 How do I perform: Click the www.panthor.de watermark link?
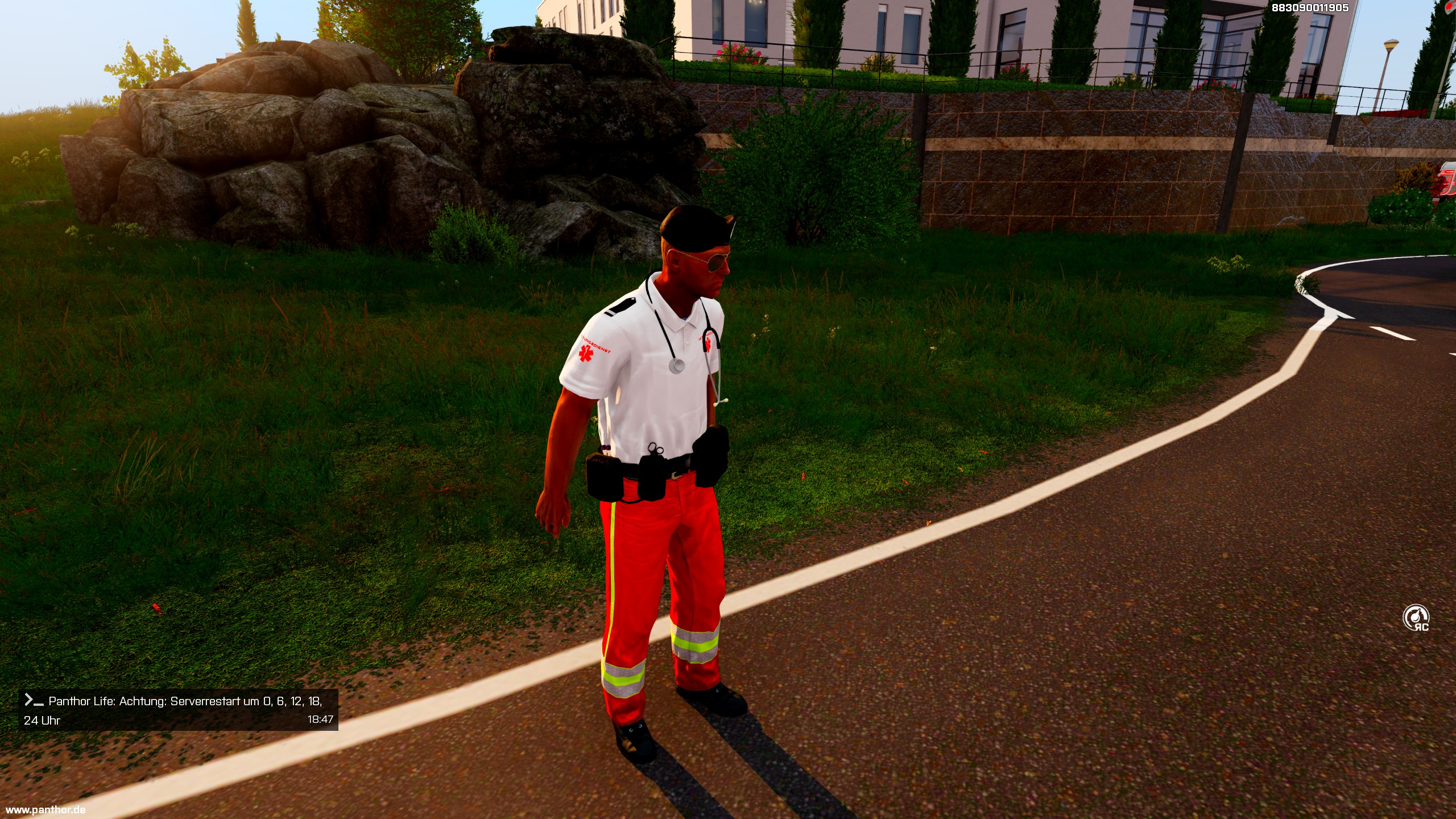point(45,809)
